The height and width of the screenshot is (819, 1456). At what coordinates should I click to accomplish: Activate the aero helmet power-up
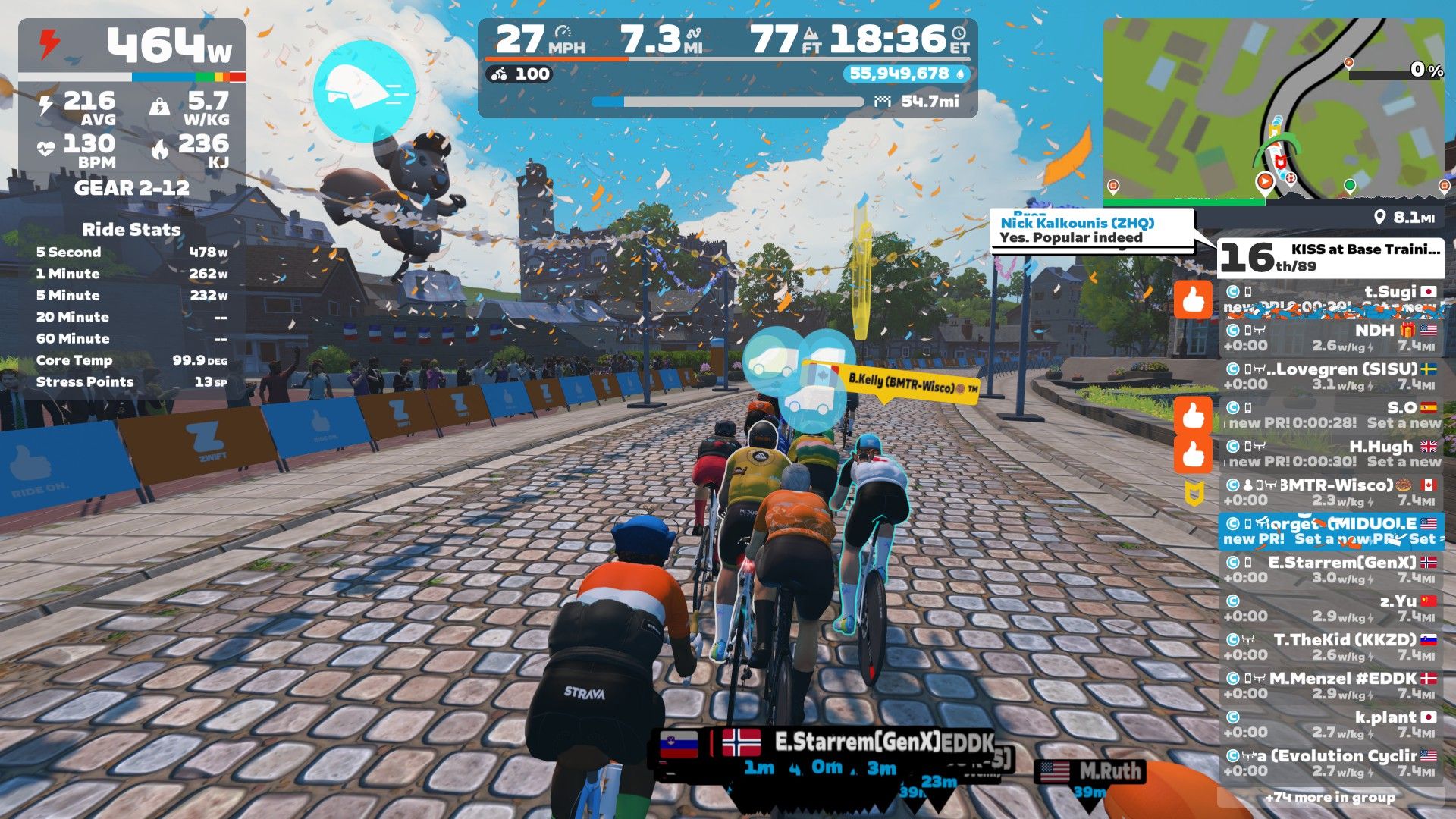click(x=364, y=91)
